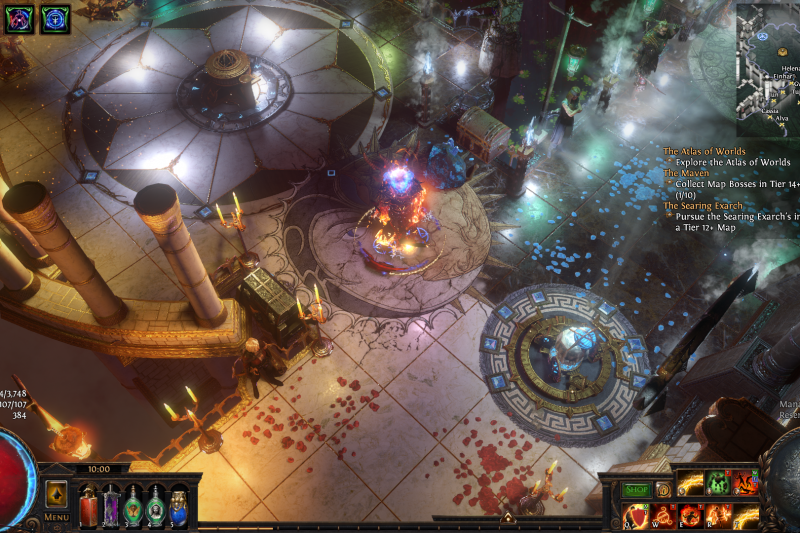The width and height of the screenshot is (800, 533).
Task: Select the flaming warrior skill on R
Action: point(718,516)
